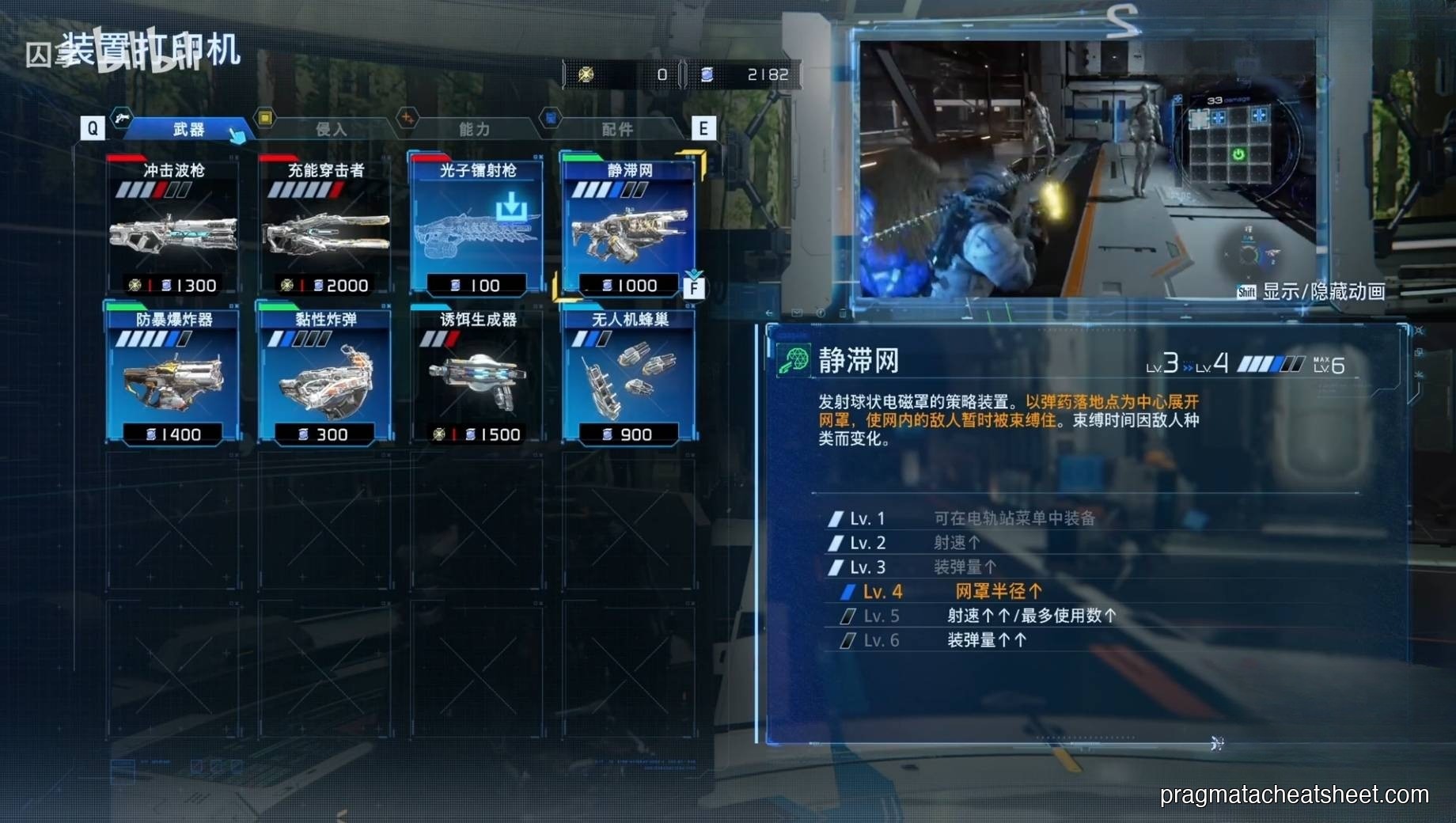Open the 侵入 tab

pyautogui.click(x=332, y=129)
